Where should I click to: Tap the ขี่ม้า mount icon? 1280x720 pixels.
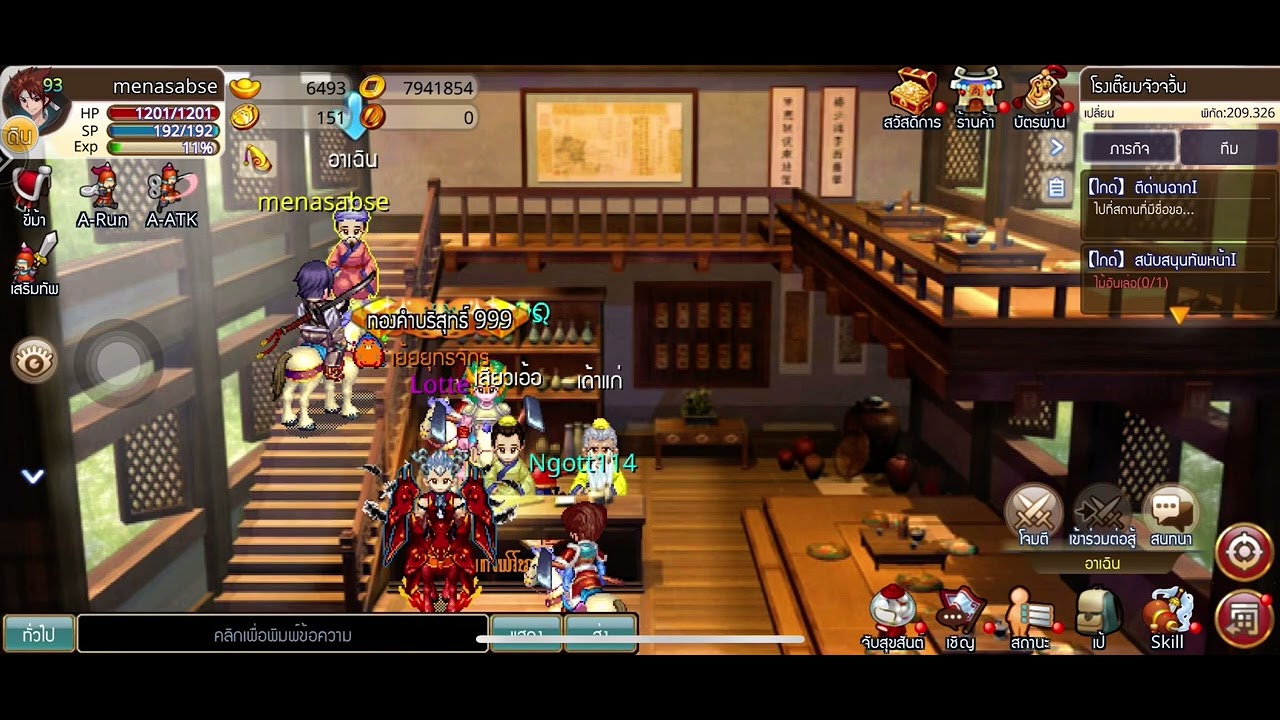tap(33, 195)
